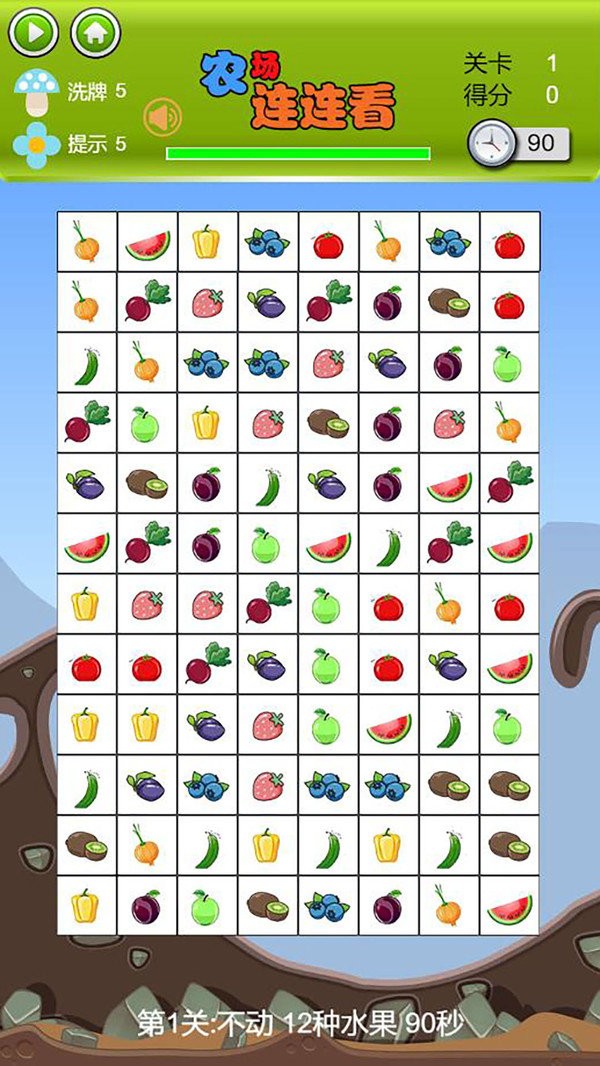Activate the flower hint (提示) power-up

[x=37, y=145]
